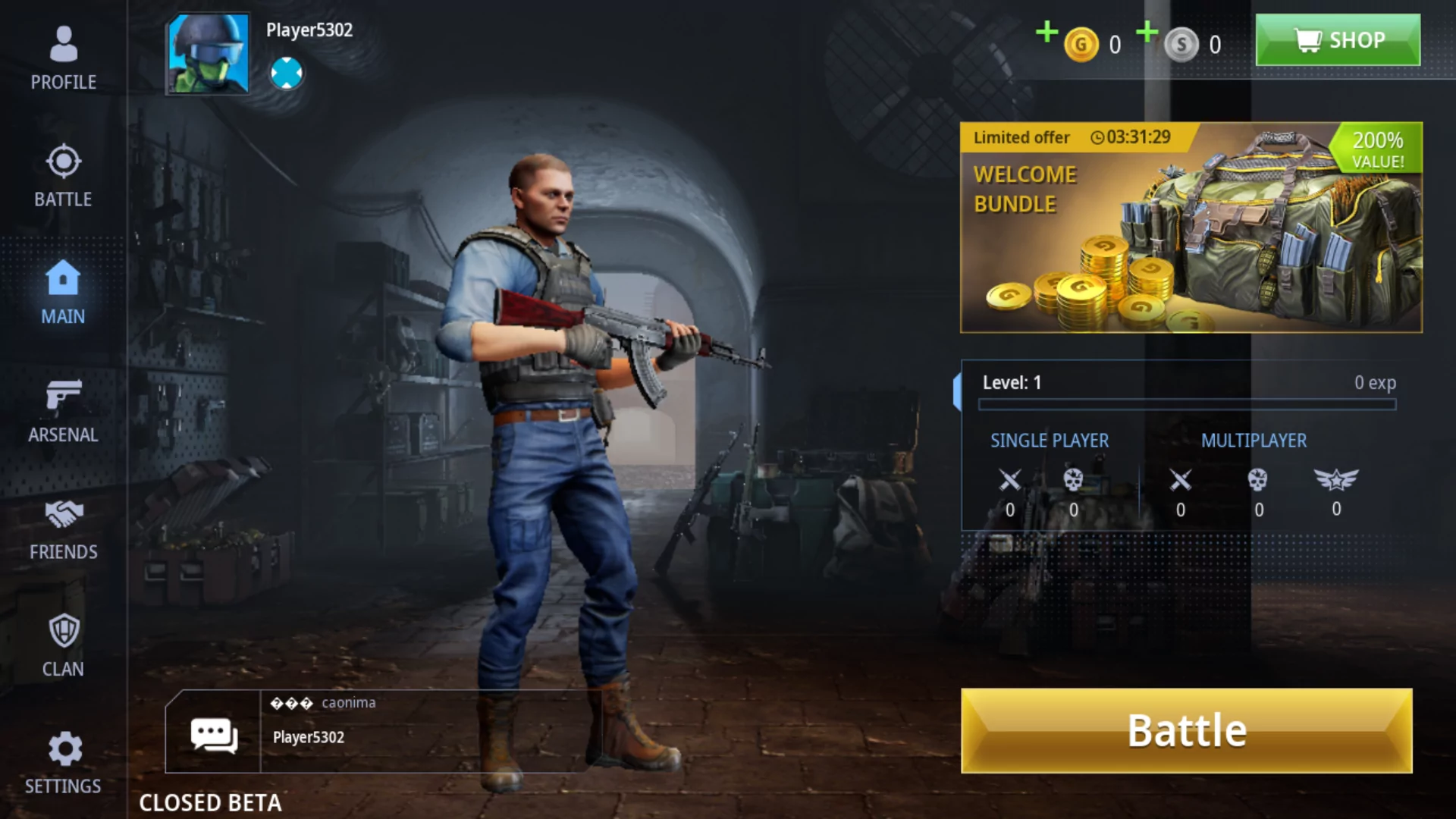Click the multiplayer rank star icon
This screenshot has height=819, width=1456.
pyautogui.click(x=1336, y=480)
